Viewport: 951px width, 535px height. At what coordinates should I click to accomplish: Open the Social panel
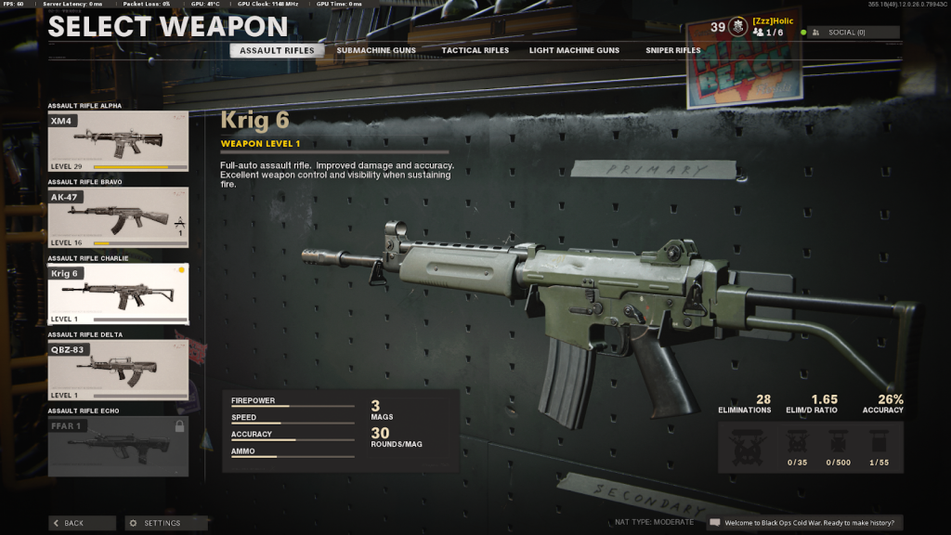(855, 33)
